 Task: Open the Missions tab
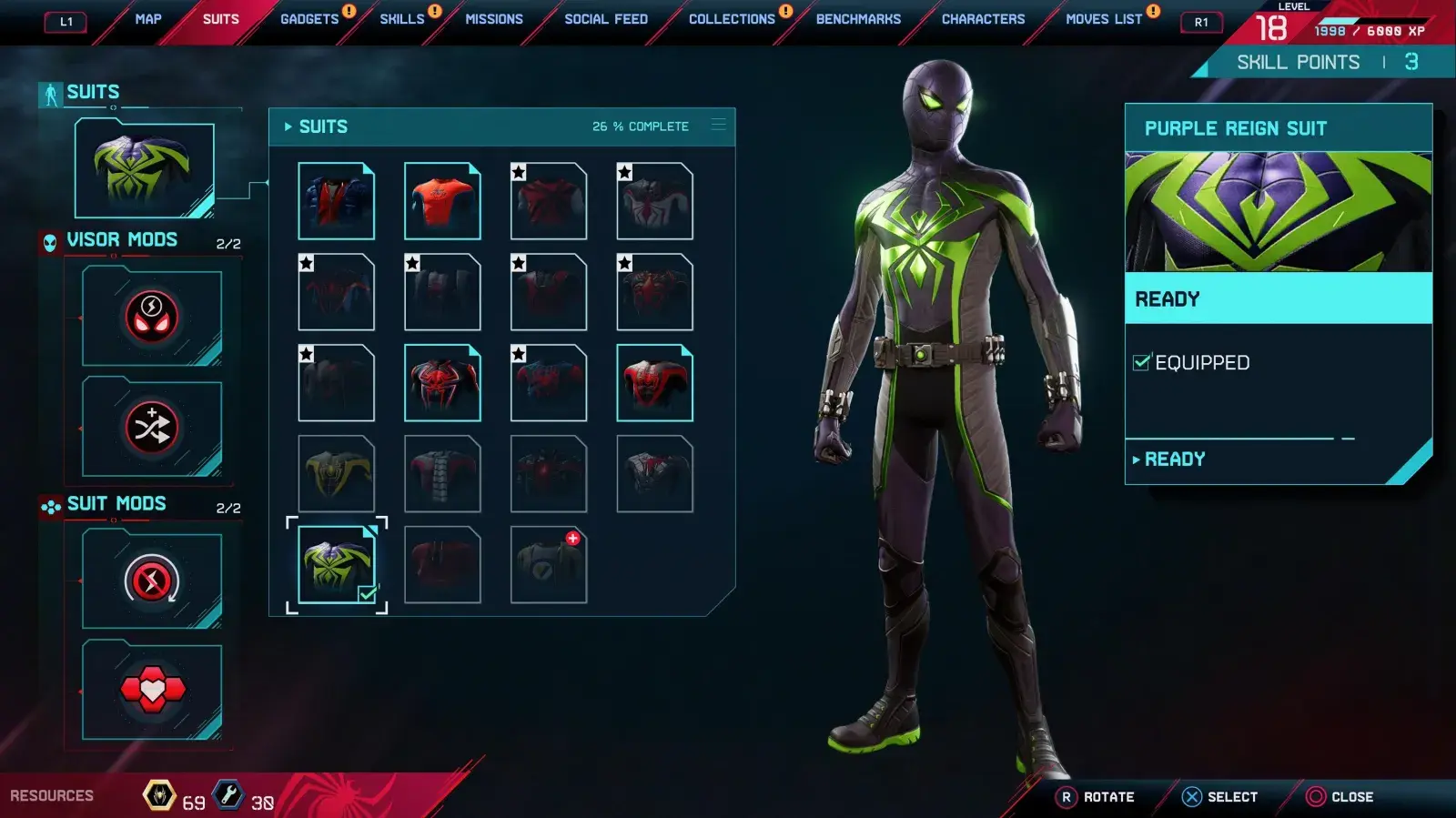pos(494,19)
